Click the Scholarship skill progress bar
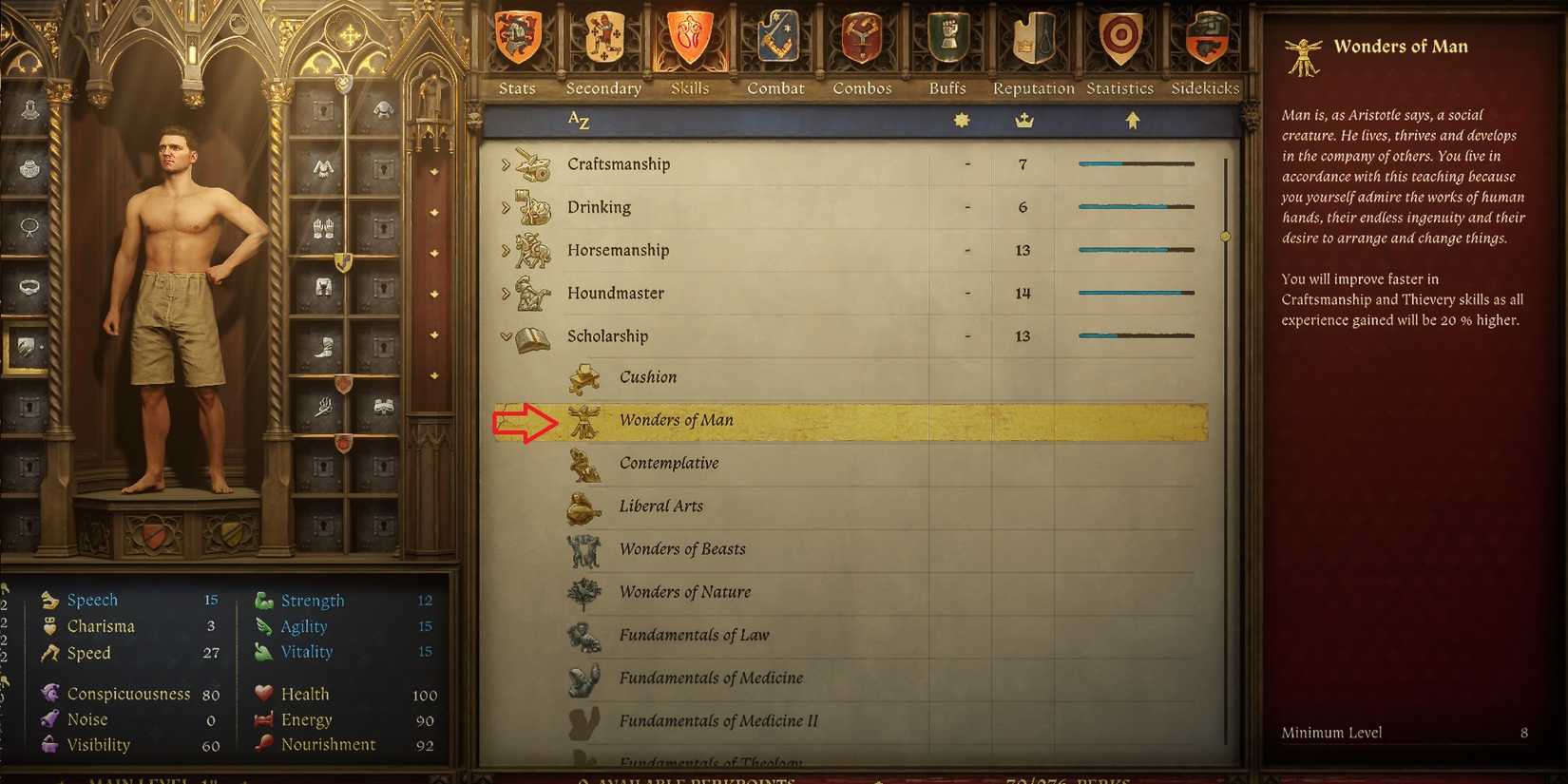This screenshot has height=784, width=1568. [x=1136, y=335]
